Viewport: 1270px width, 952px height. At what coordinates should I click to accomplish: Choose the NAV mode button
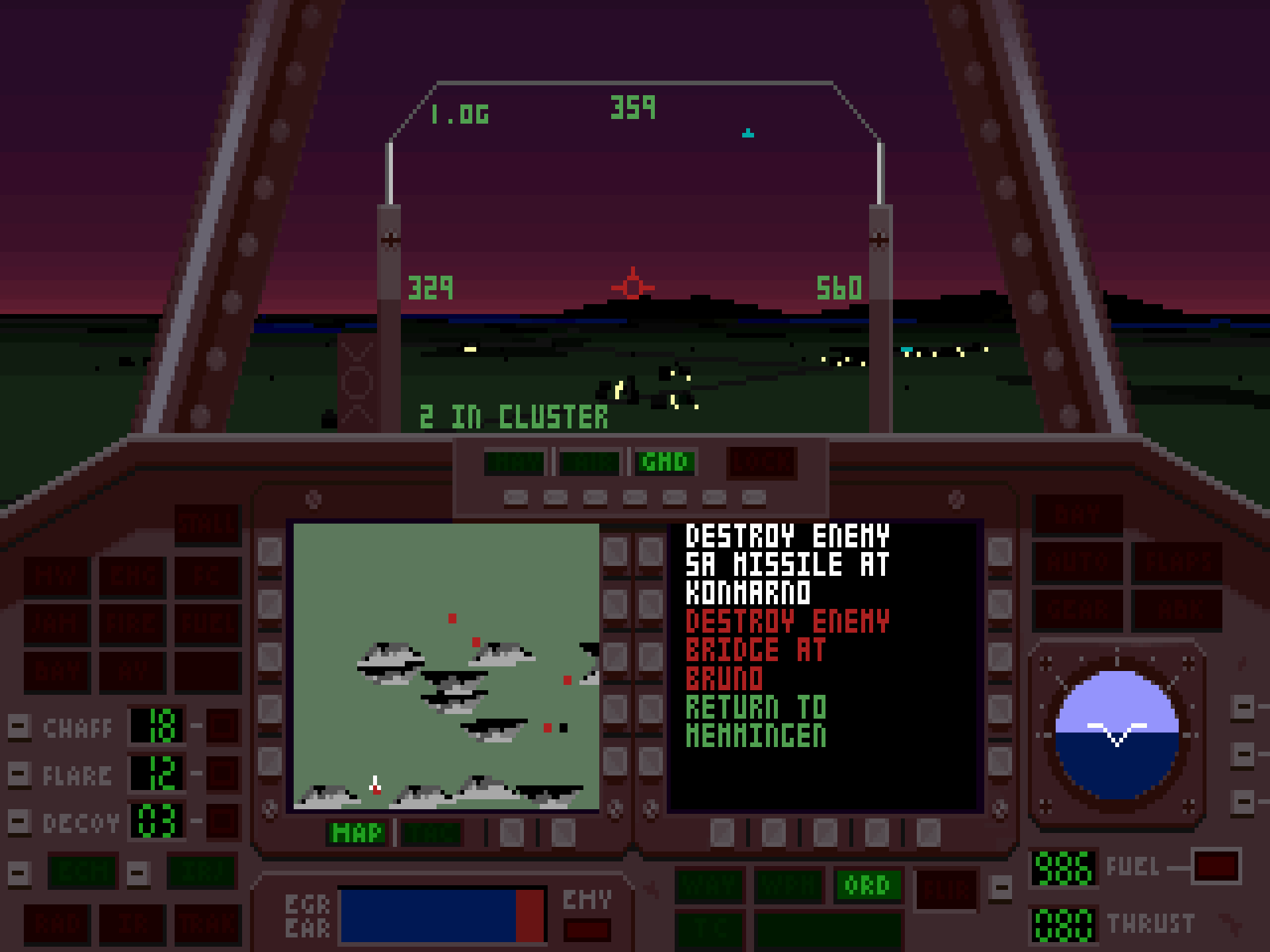514,462
